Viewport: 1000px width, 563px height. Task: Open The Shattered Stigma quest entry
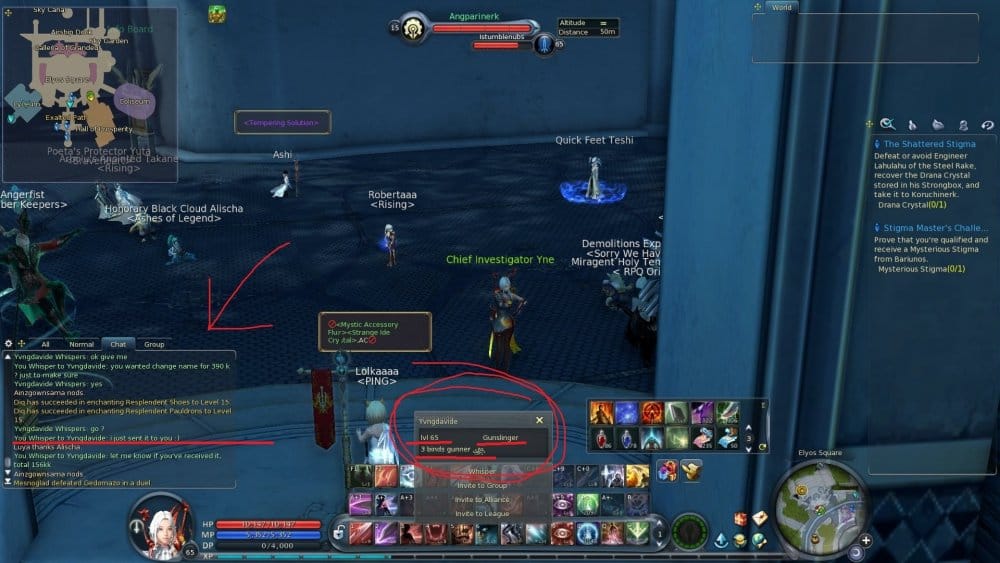coord(929,144)
